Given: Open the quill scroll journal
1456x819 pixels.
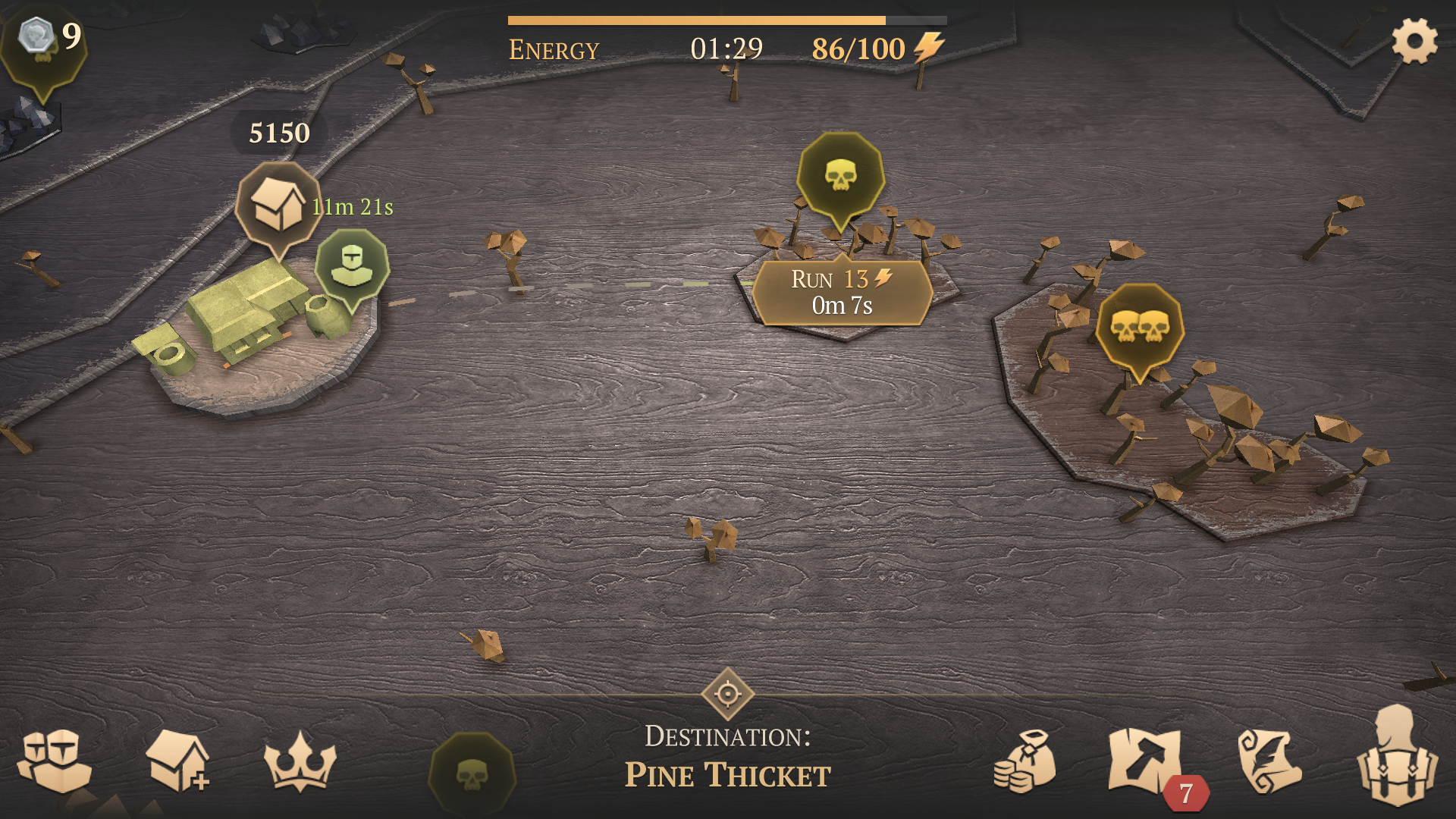Looking at the screenshot, I should (x=1269, y=761).
